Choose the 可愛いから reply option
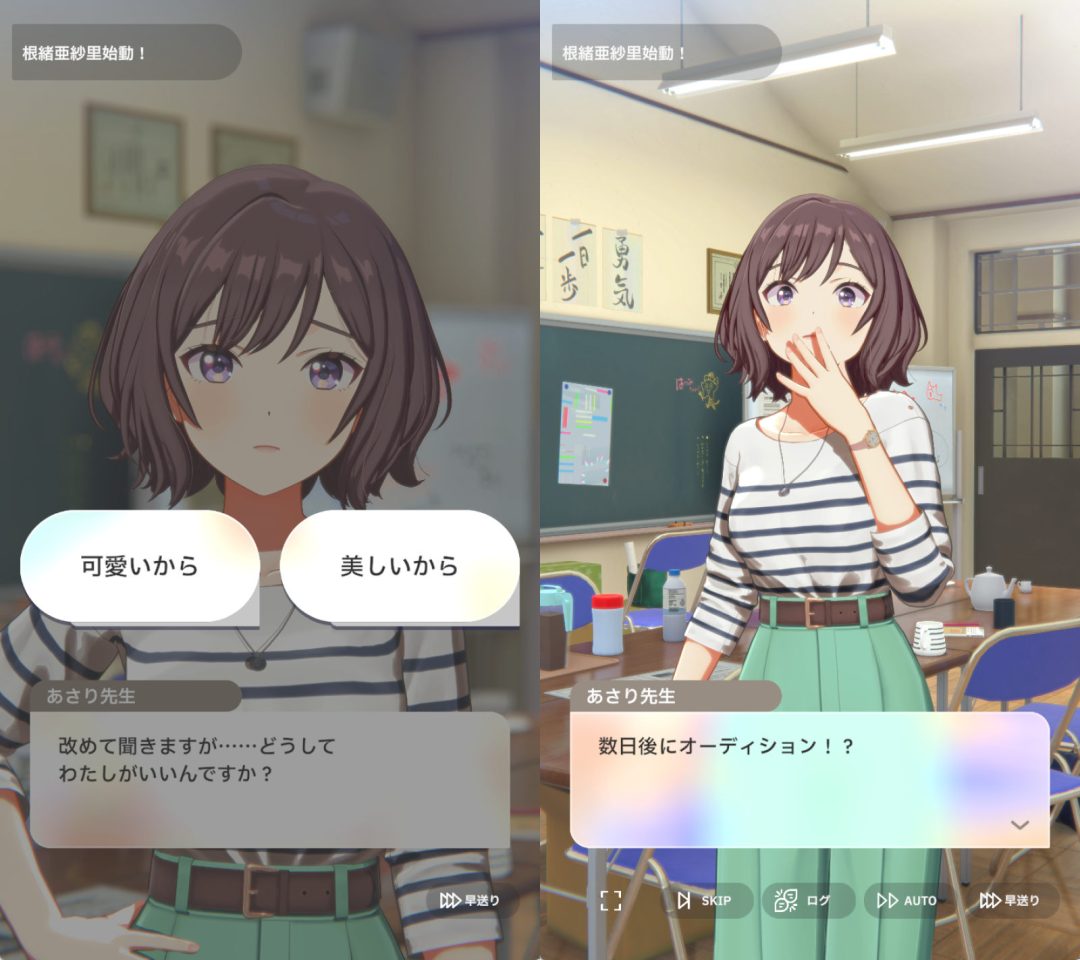The height and width of the screenshot is (960, 1080). click(140, 566)
